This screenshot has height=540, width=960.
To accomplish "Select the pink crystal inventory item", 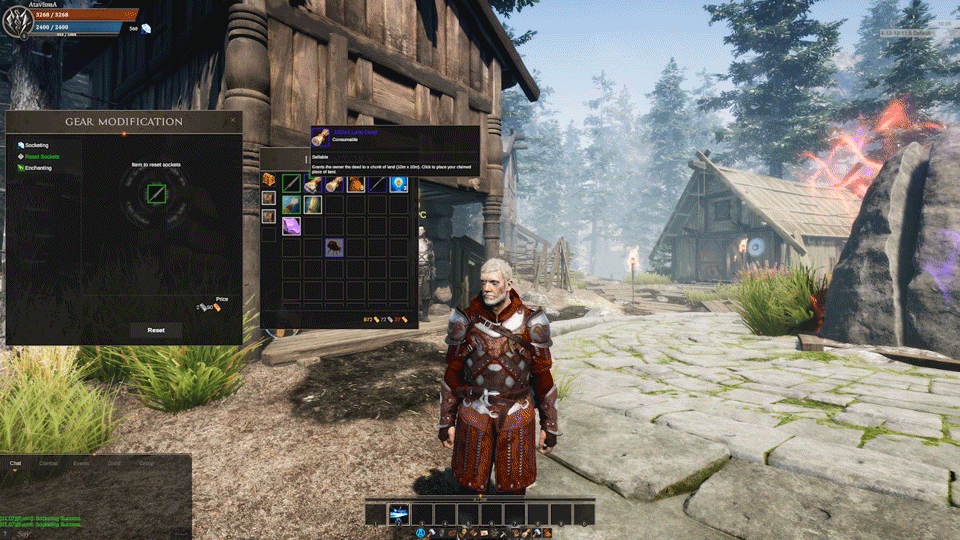I will [291, 226].
